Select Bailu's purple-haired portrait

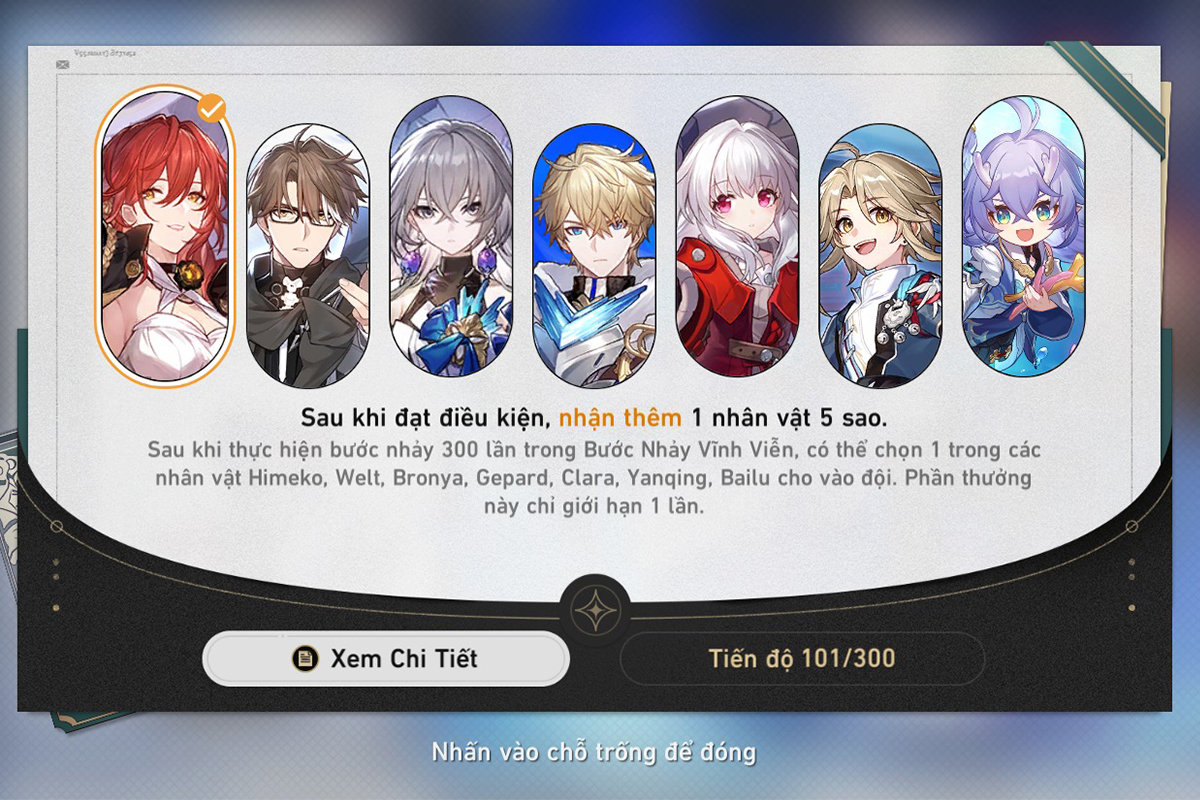(1022, 237)
